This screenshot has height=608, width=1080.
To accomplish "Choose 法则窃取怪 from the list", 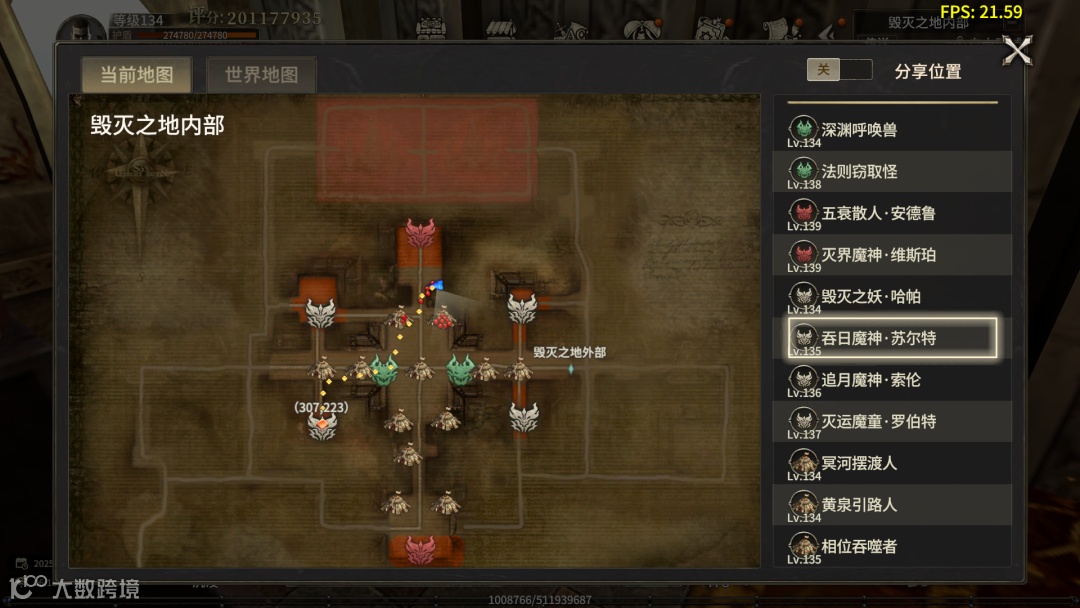I will [x=892, y=172].
